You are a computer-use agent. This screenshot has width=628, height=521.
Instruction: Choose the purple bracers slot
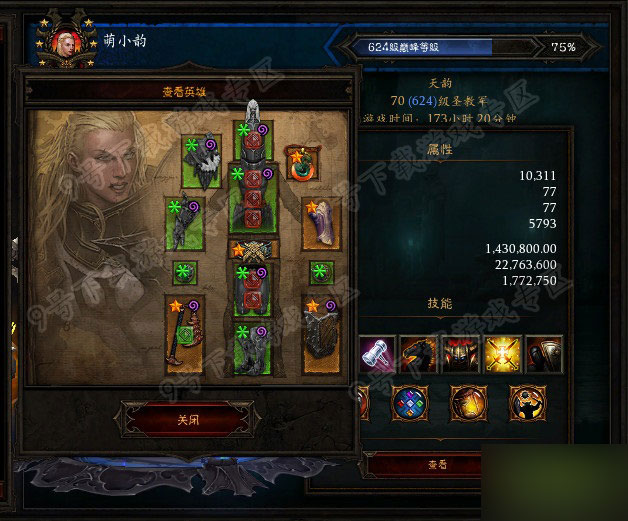(x=321, y=223)
